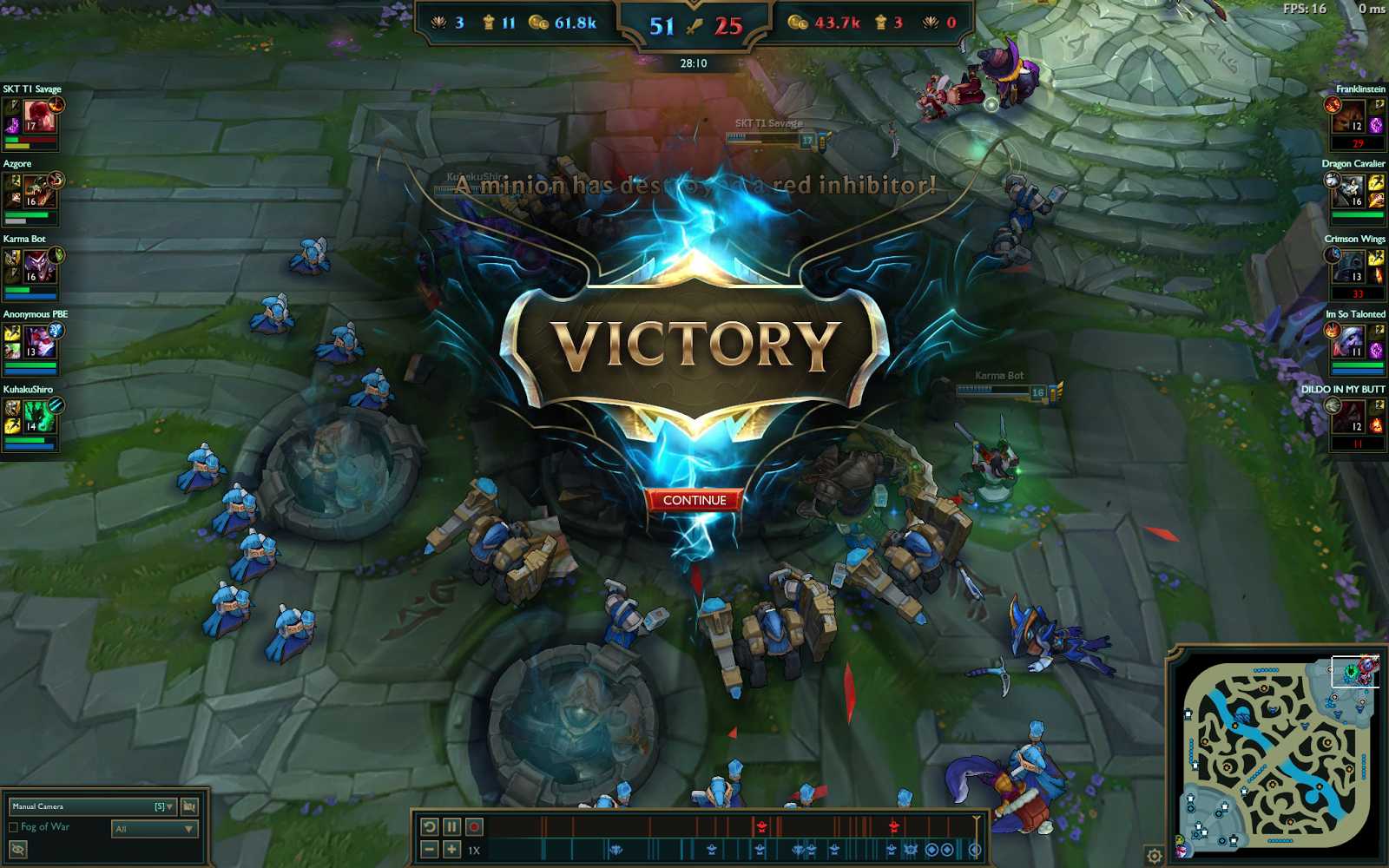1389x868 pixels.
Task: Click the red CONTINUE button
Action: tap(694, 500)
